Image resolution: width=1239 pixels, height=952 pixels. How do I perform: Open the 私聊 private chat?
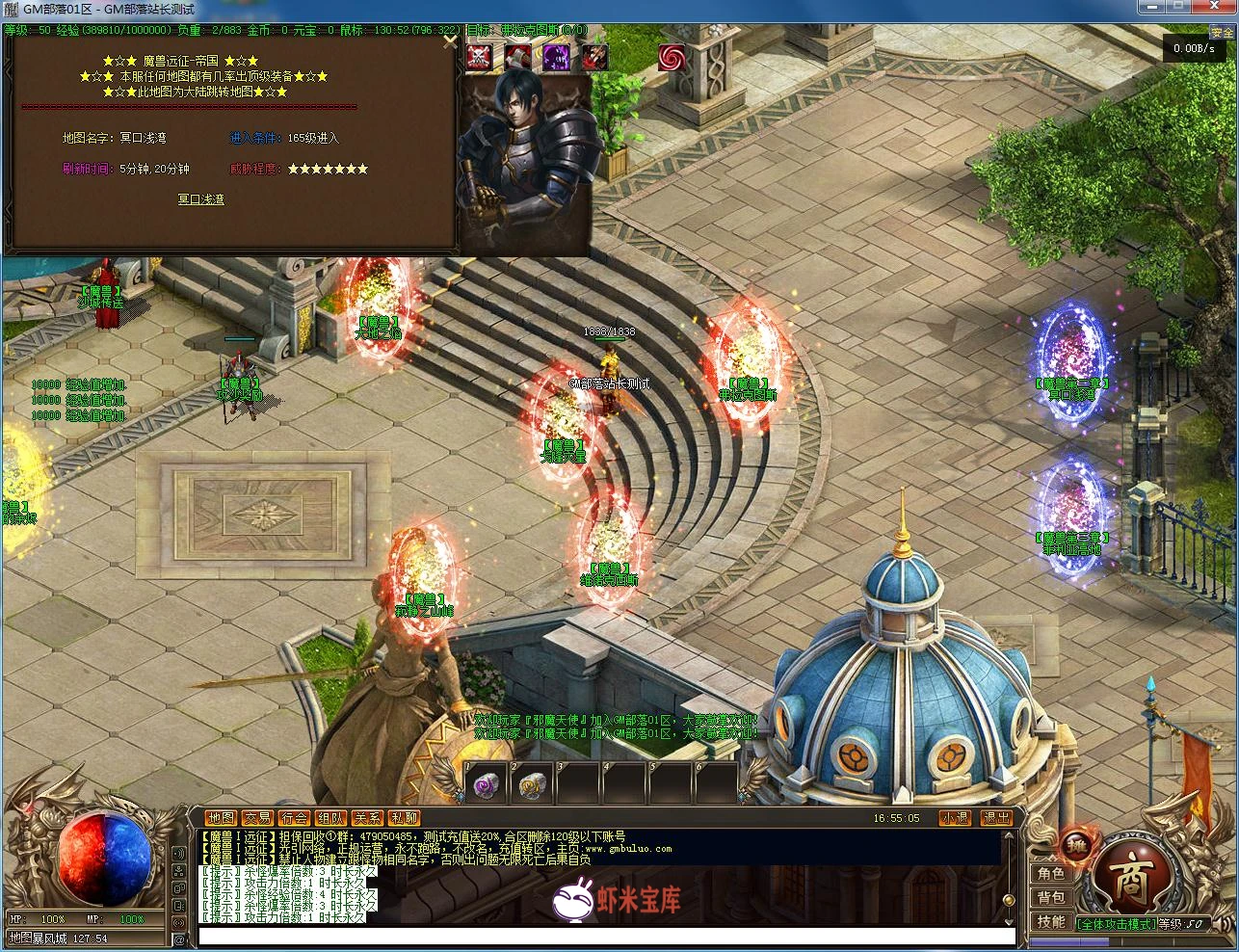pos(404,818)
